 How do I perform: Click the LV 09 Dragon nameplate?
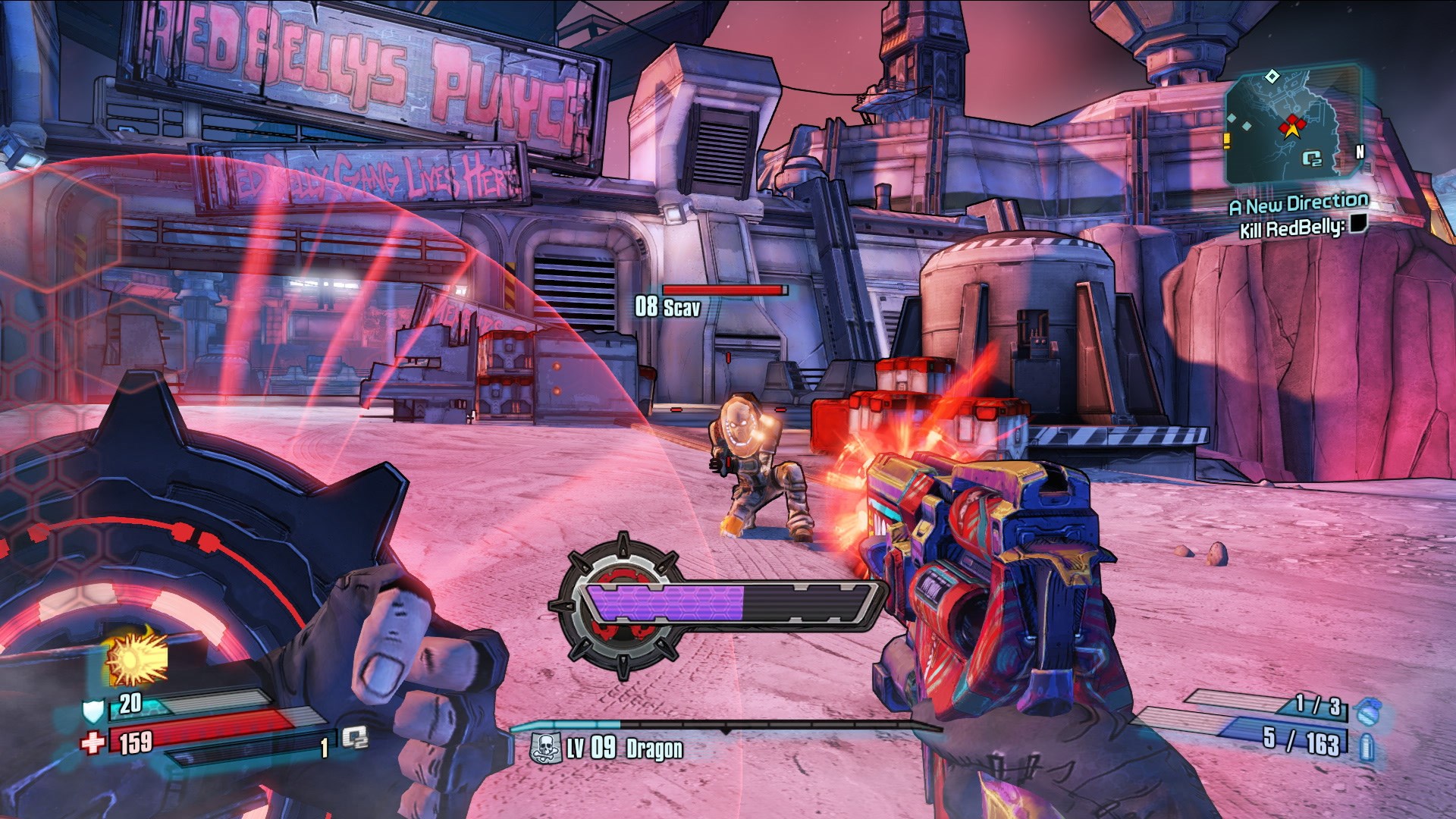pos(626,747)
